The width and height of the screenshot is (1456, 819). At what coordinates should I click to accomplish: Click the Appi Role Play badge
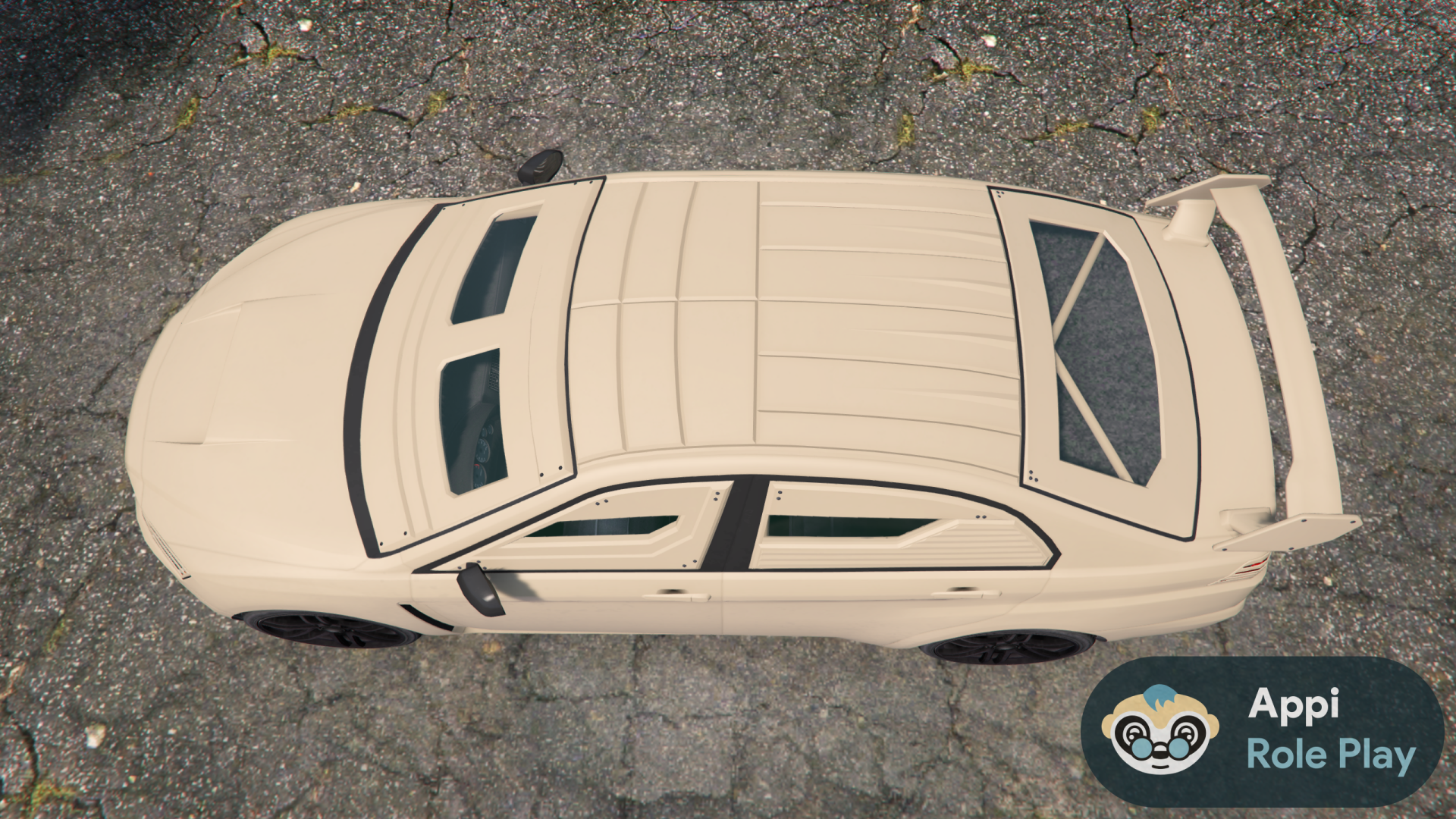[1262, 731]
